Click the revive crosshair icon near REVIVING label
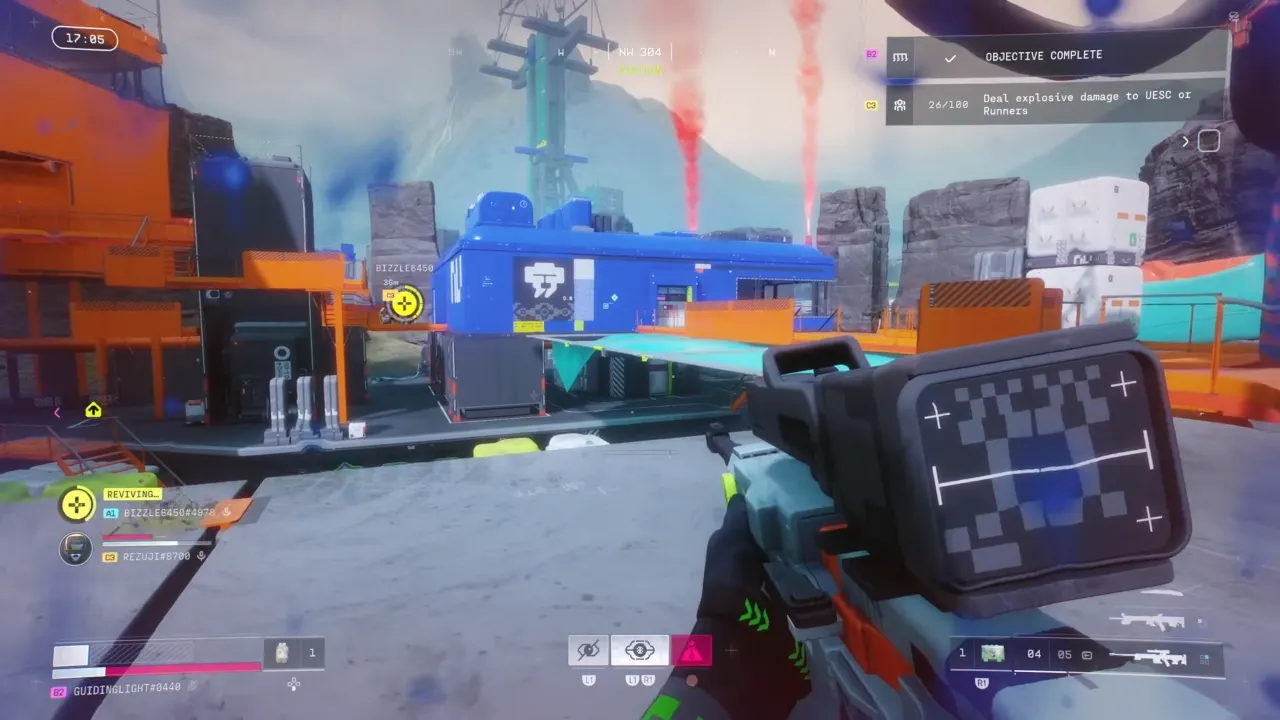 pyautogui.click(x=77, y=504)
